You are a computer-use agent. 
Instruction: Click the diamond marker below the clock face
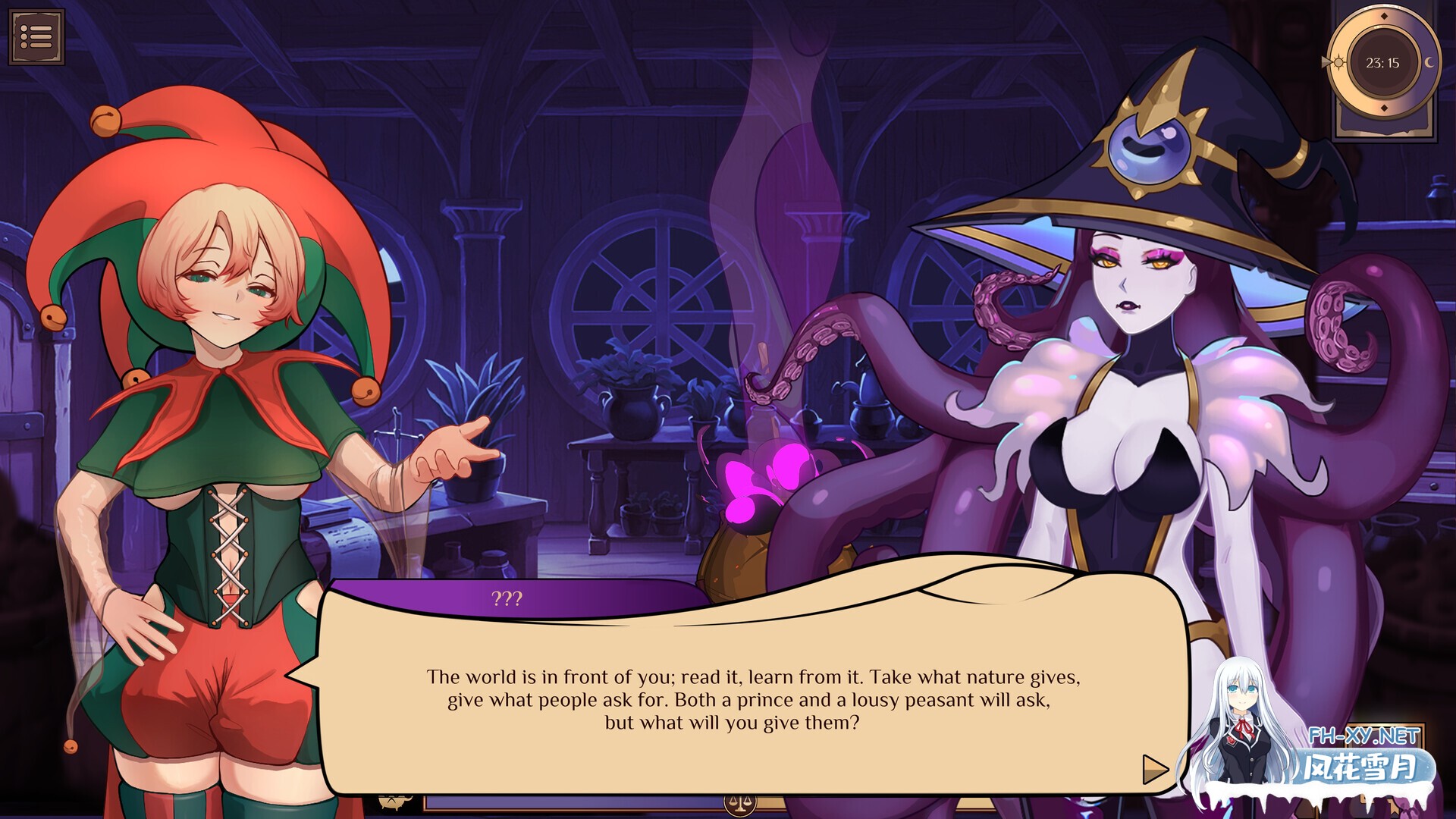click(1384, 108)
